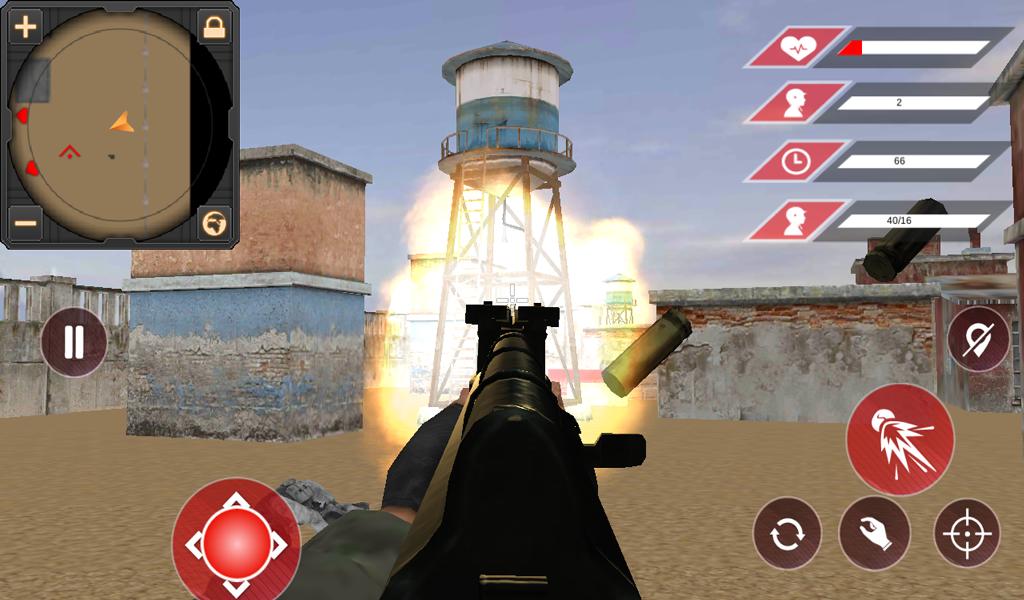Reload the weapon with circular arrows button
Screen dimensions: 1024x600
pos(787,533)
